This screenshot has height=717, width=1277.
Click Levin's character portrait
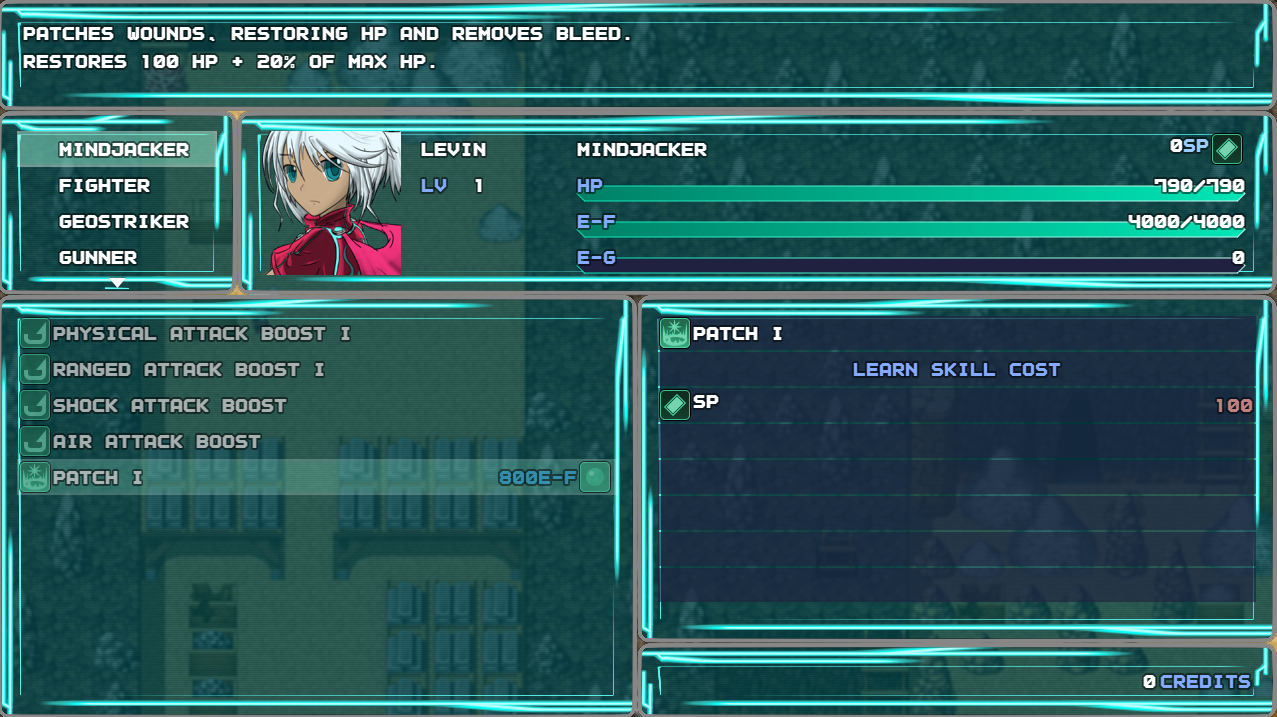(332, 203)
